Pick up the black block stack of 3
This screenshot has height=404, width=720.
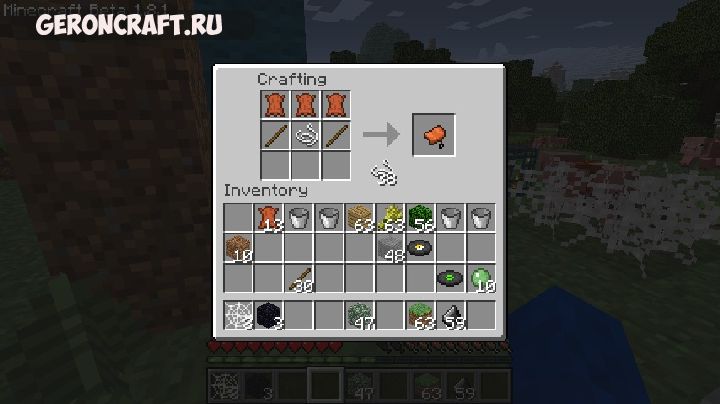268,314
